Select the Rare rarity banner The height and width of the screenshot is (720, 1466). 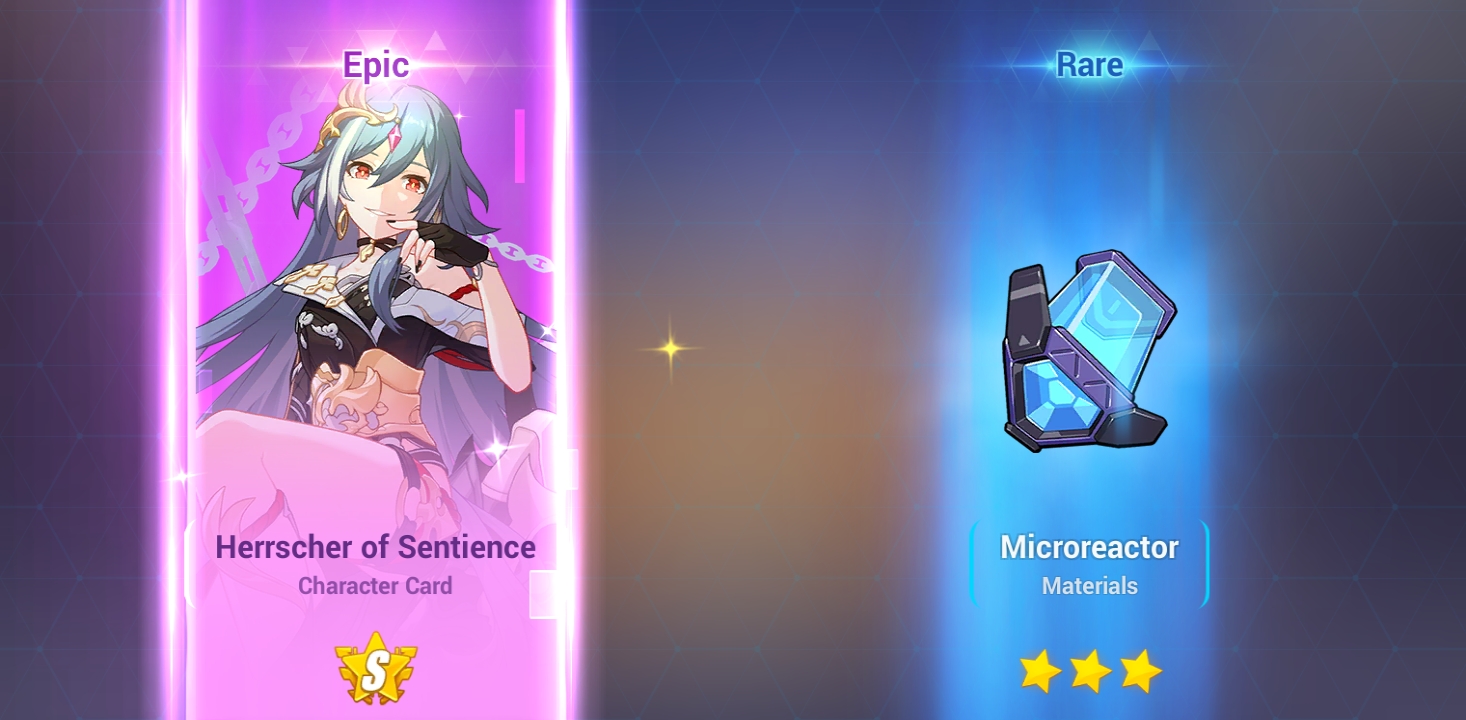click(x=1089, y=65)
